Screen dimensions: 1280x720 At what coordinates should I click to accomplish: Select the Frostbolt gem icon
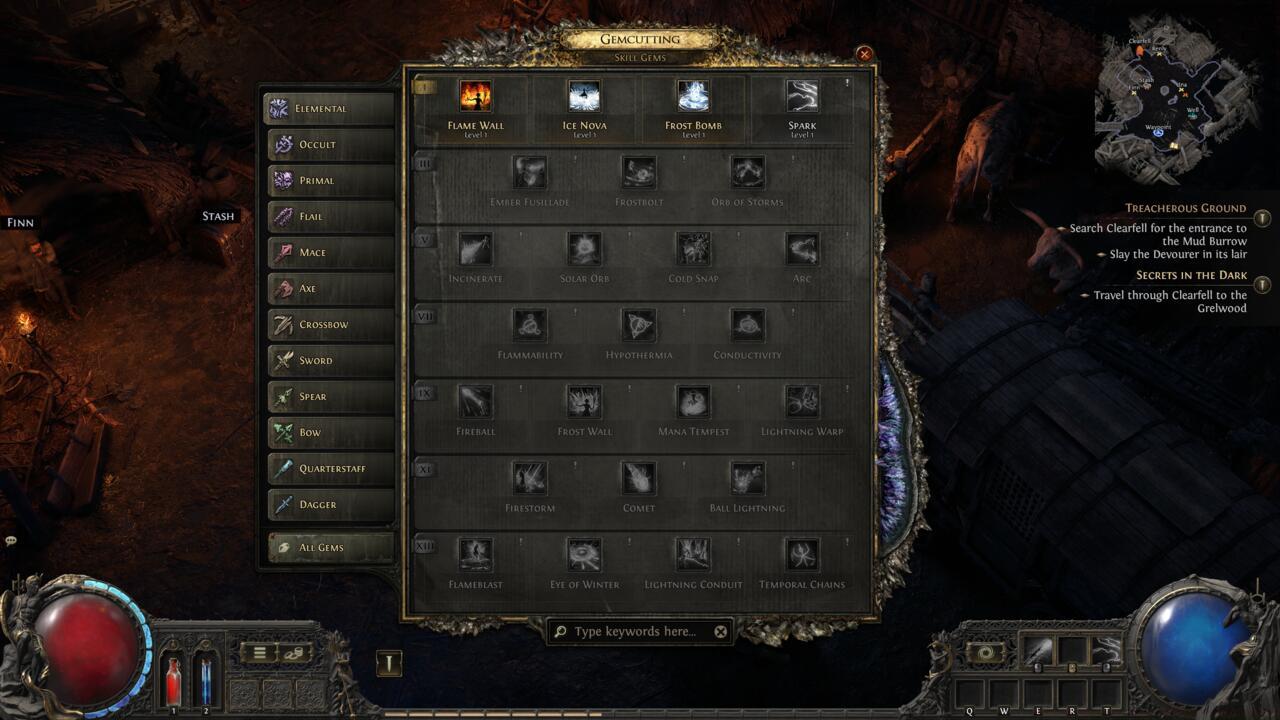pos(638,171)
